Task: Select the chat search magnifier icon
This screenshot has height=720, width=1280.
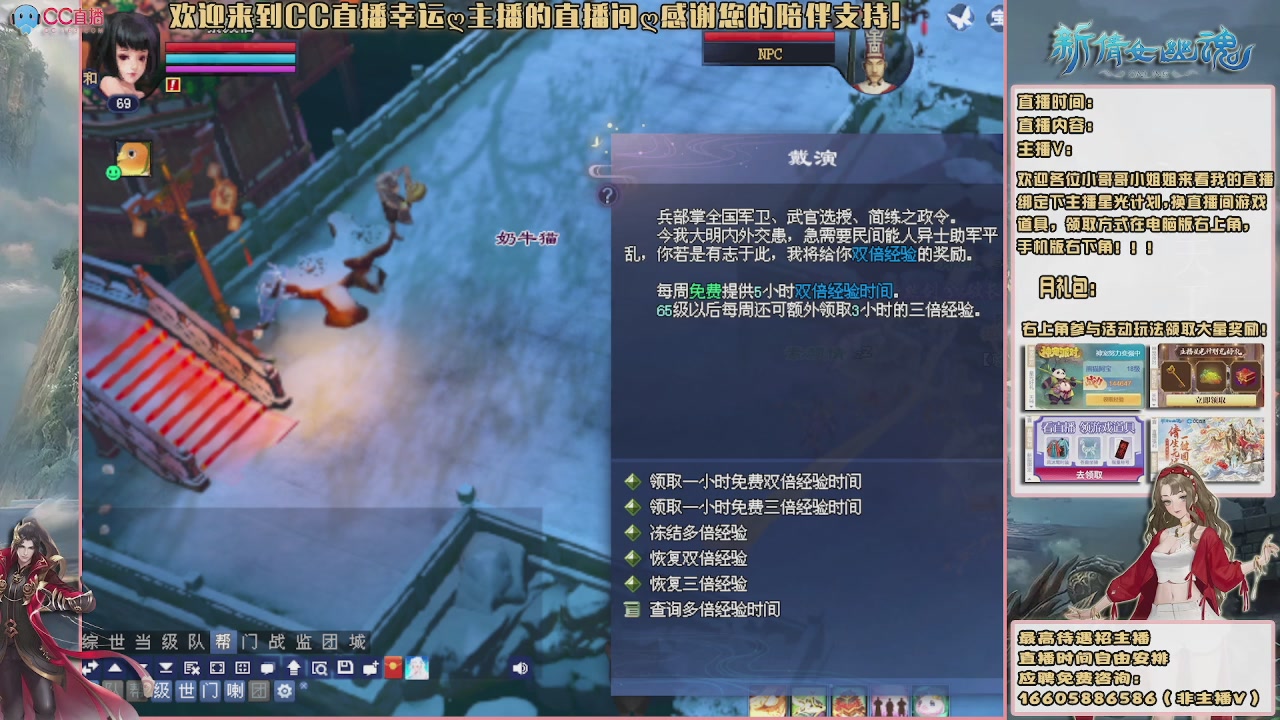Action: point(321,667)
